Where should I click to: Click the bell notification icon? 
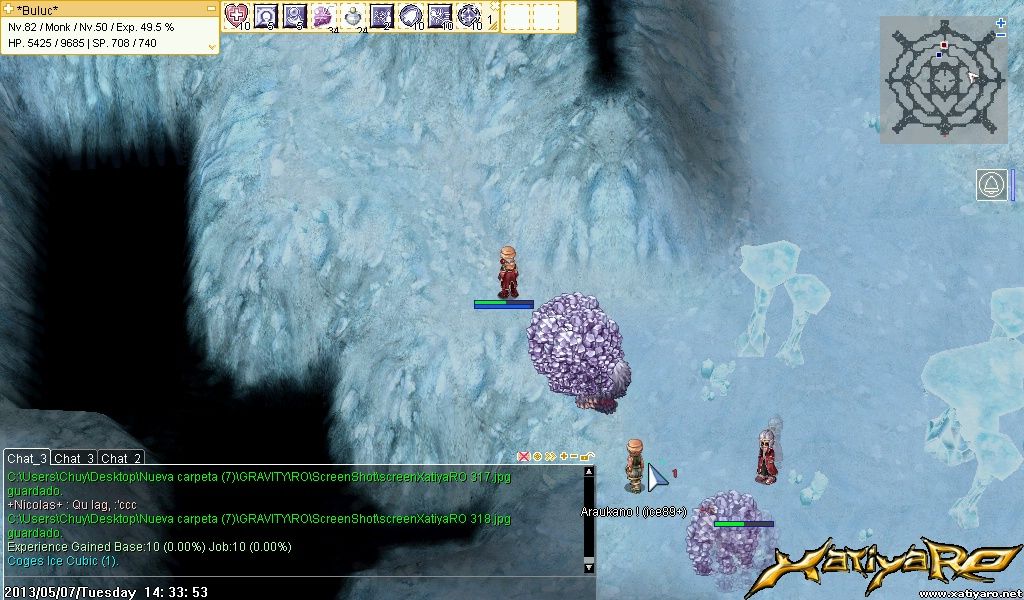[991, 185]
